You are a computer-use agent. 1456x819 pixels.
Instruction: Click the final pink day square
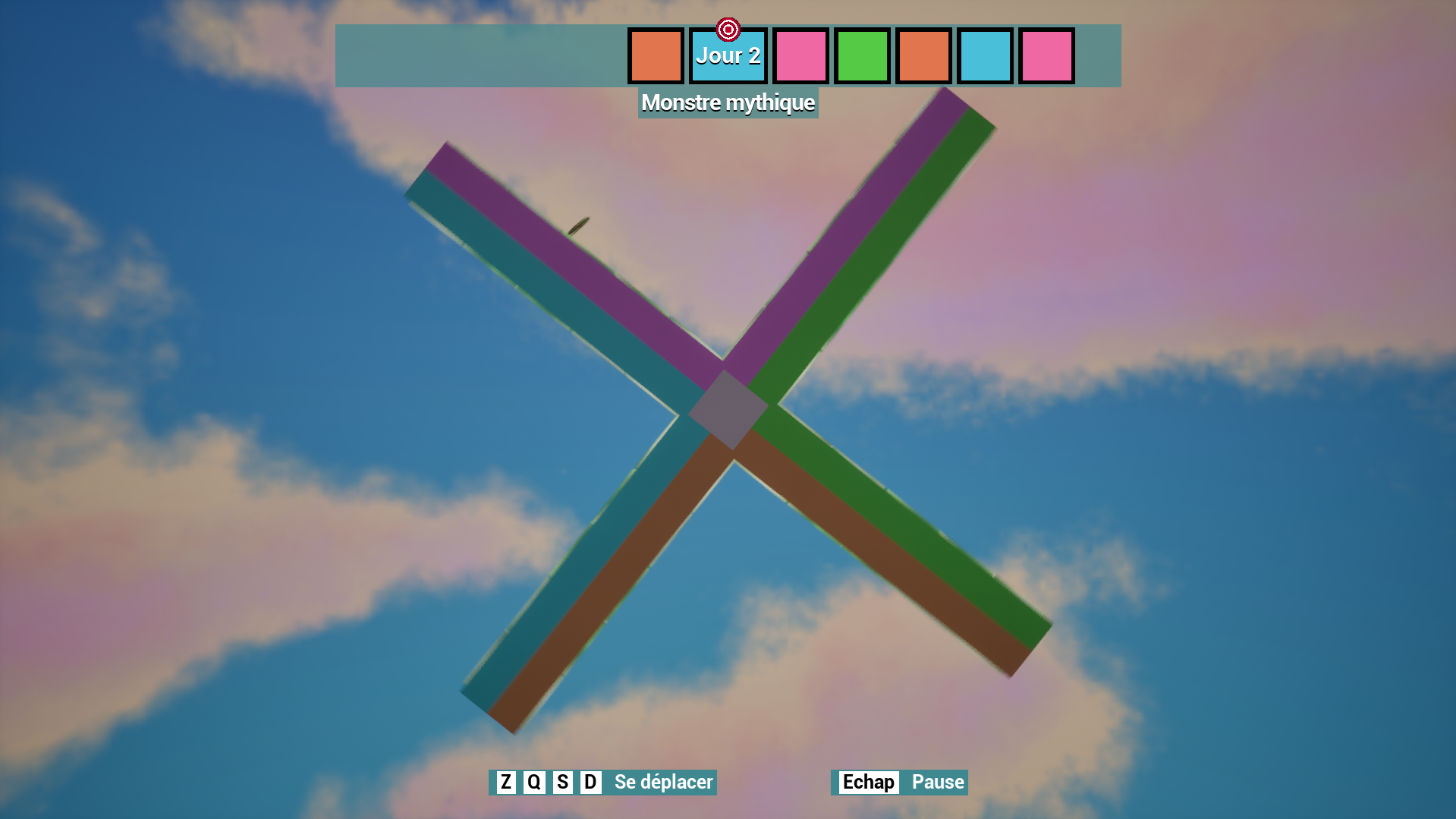[1046, 56]
